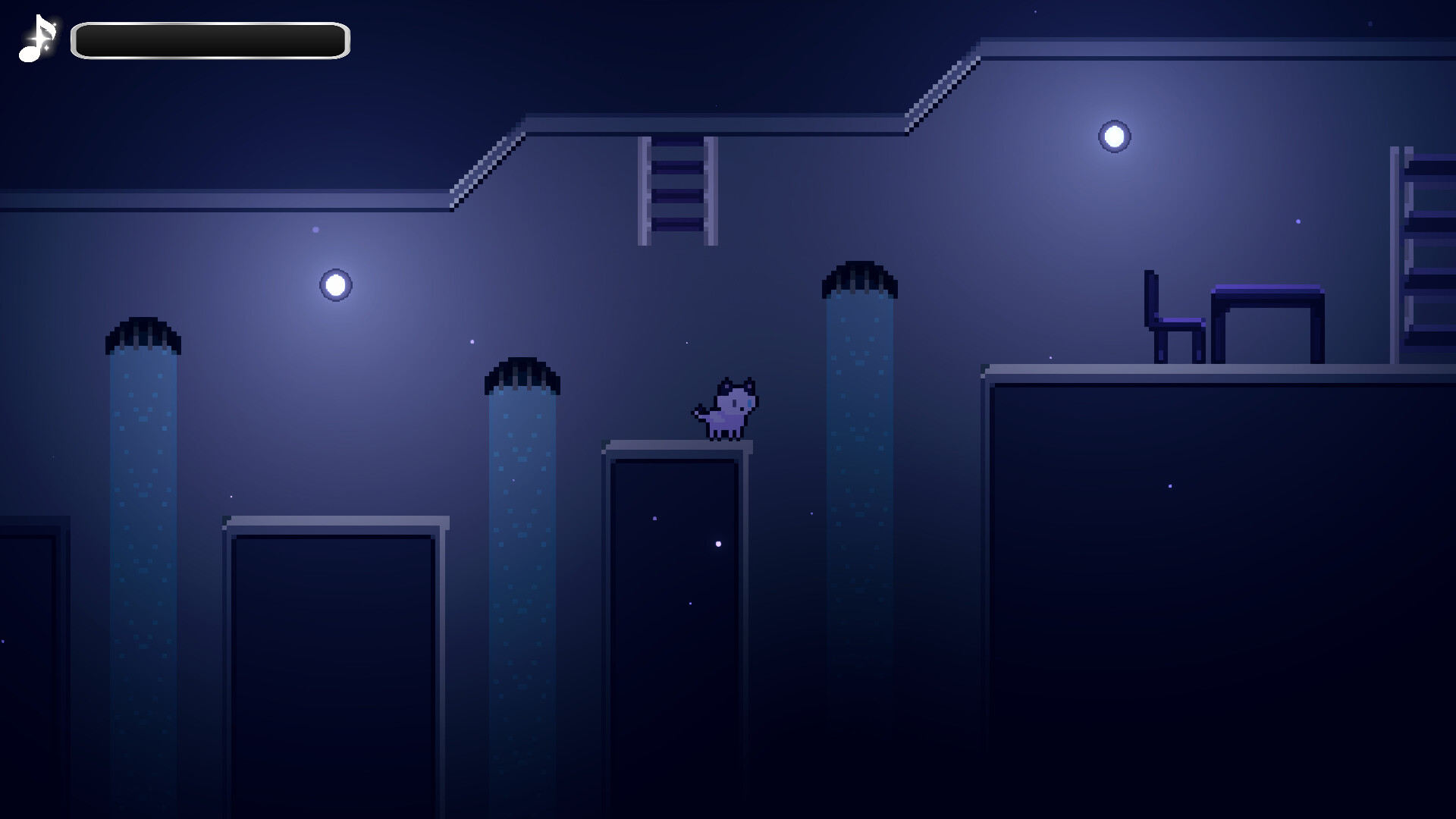
Task: Expand the middle waterfall column cap
Action: click(522, 374)
